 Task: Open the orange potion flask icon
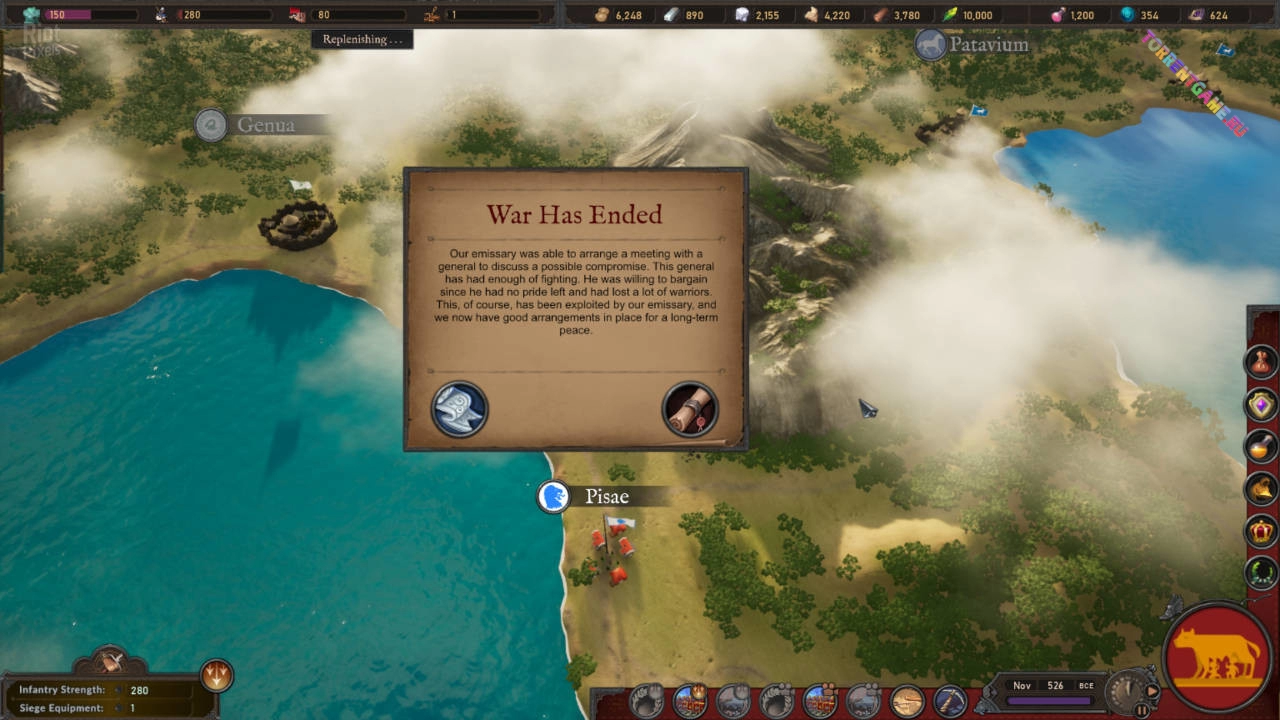coord(1261,446)
